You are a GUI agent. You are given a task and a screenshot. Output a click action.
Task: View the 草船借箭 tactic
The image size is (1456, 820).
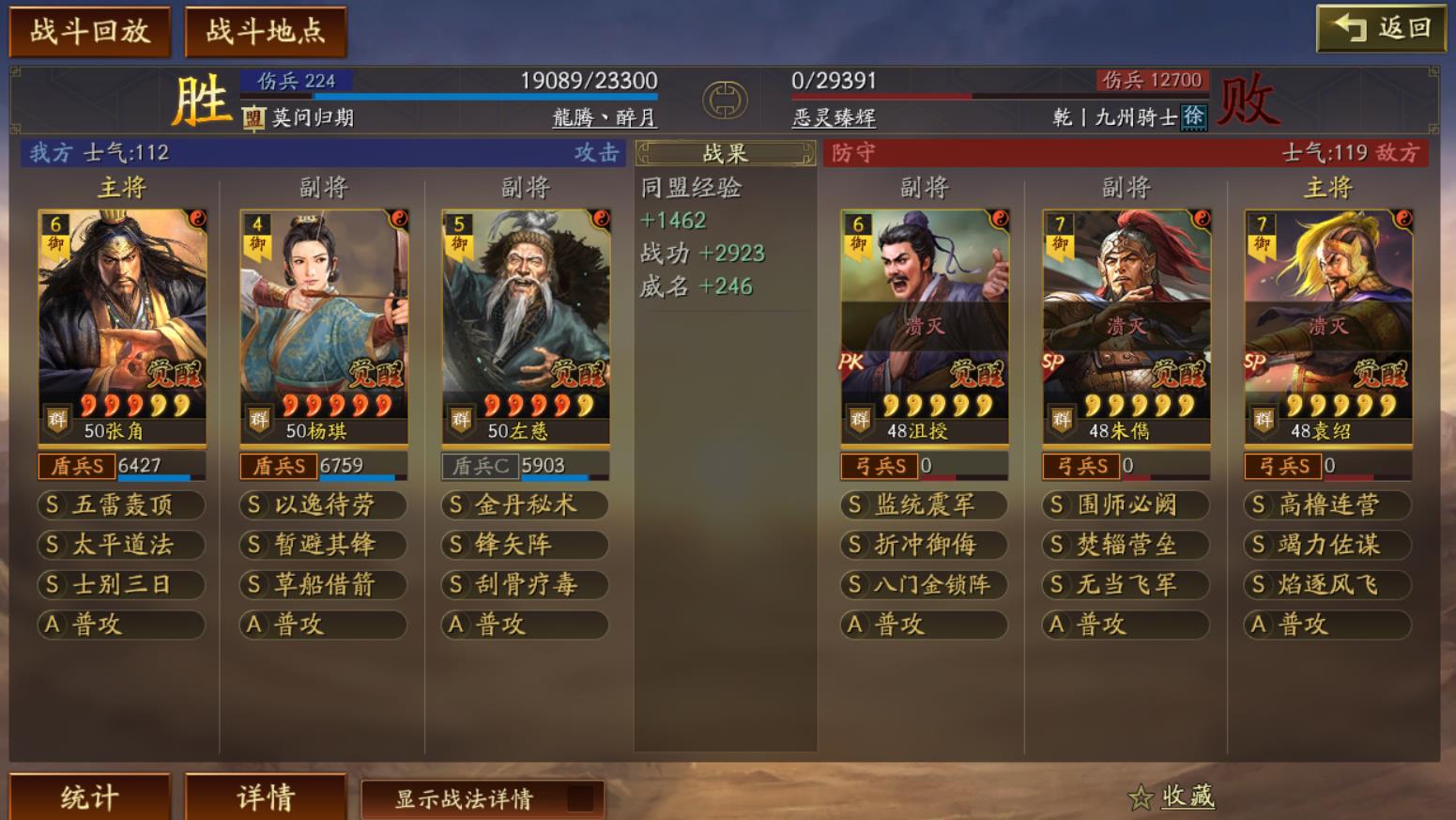click(324, 585)
